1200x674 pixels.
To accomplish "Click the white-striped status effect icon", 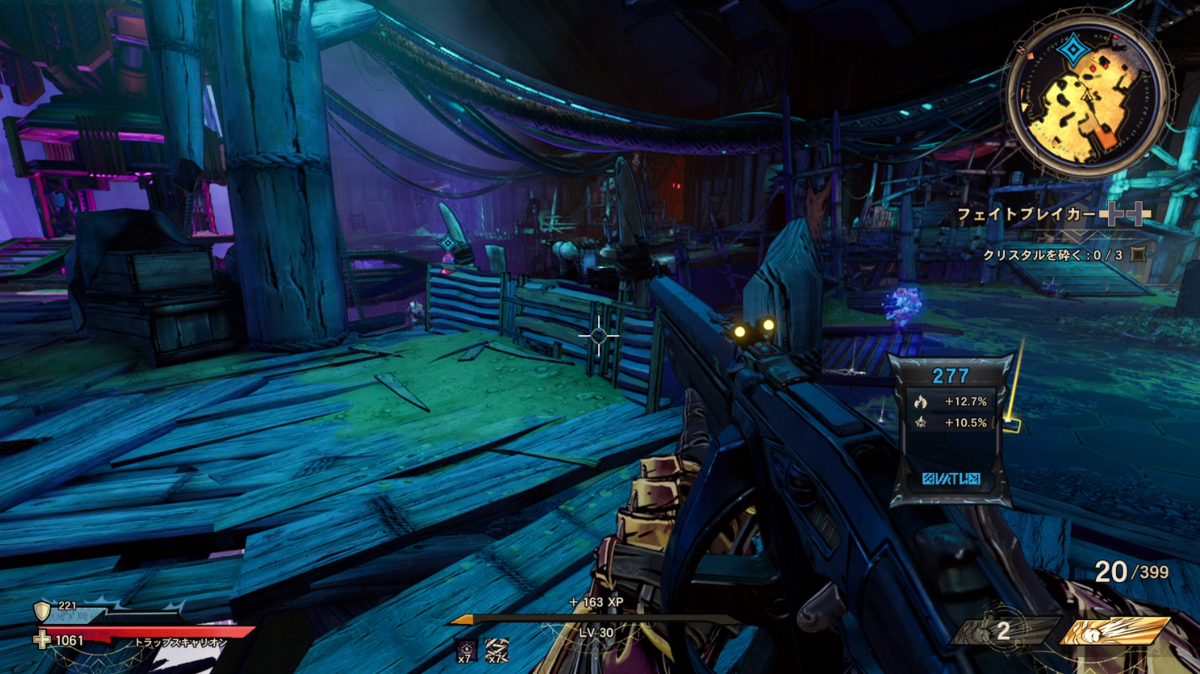I will click(x=496, y=650).
